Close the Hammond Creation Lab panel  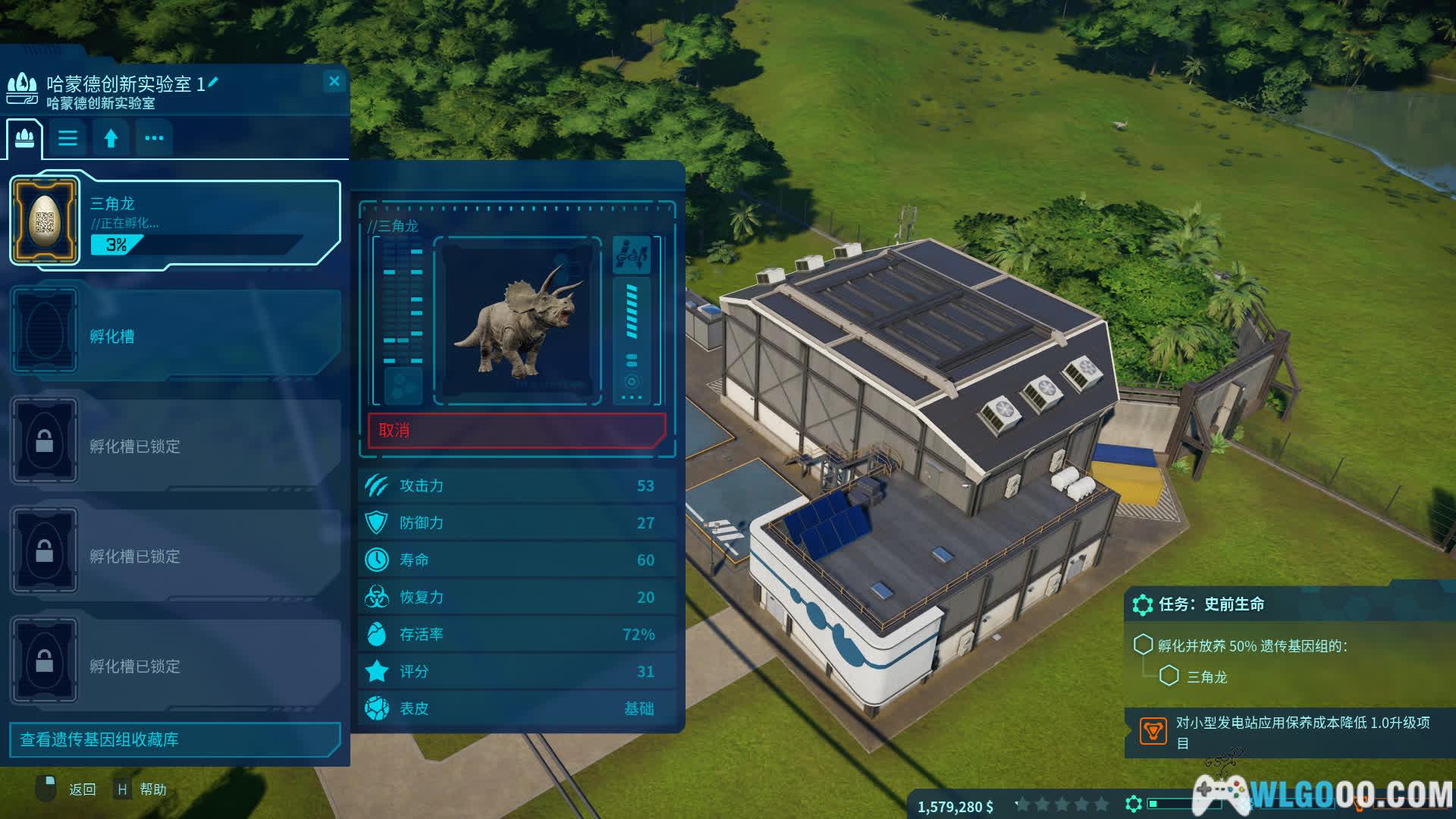[x=334, y=81]
